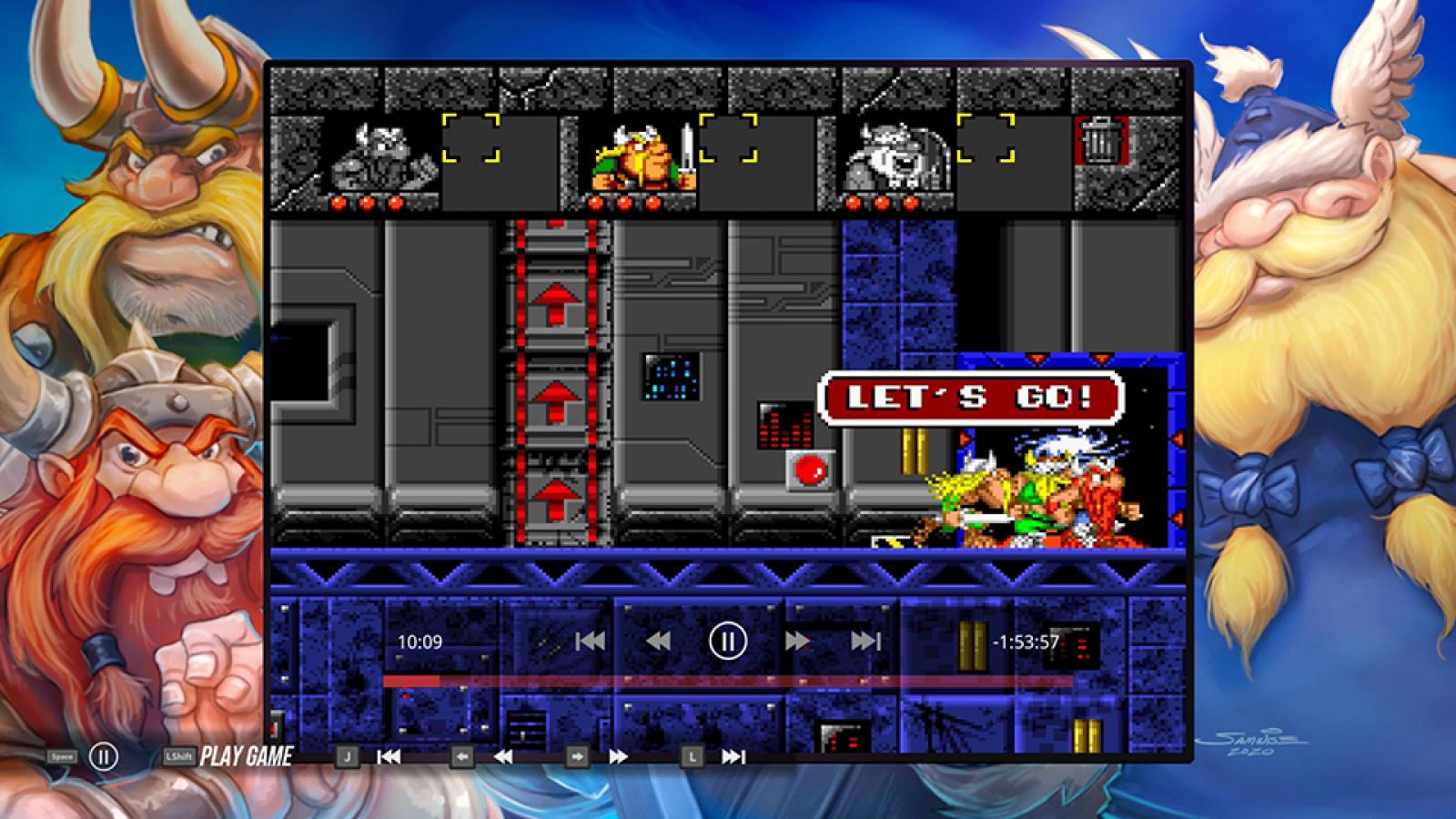Select Baleog's colored portrait with the sword
Viewport: 1456px width, 819px height.
pos(643,157)
